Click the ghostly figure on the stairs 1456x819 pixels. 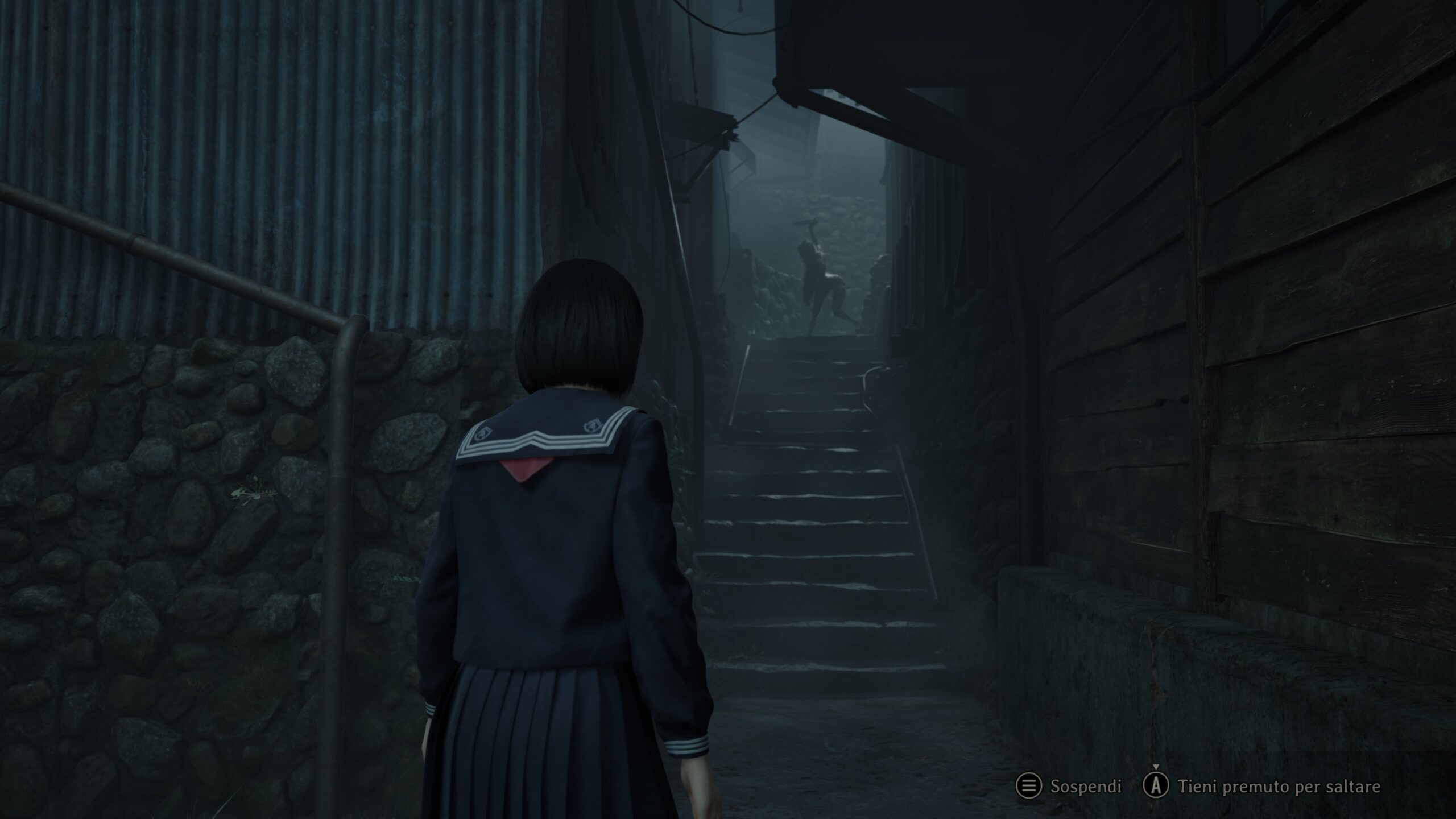(x=816, y=279)
